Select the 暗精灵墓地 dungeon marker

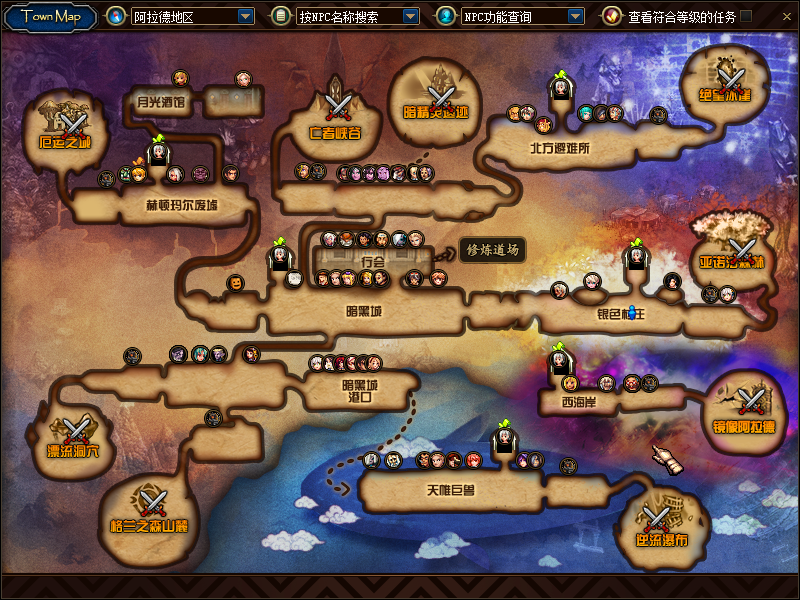click(x=436, y=95)
